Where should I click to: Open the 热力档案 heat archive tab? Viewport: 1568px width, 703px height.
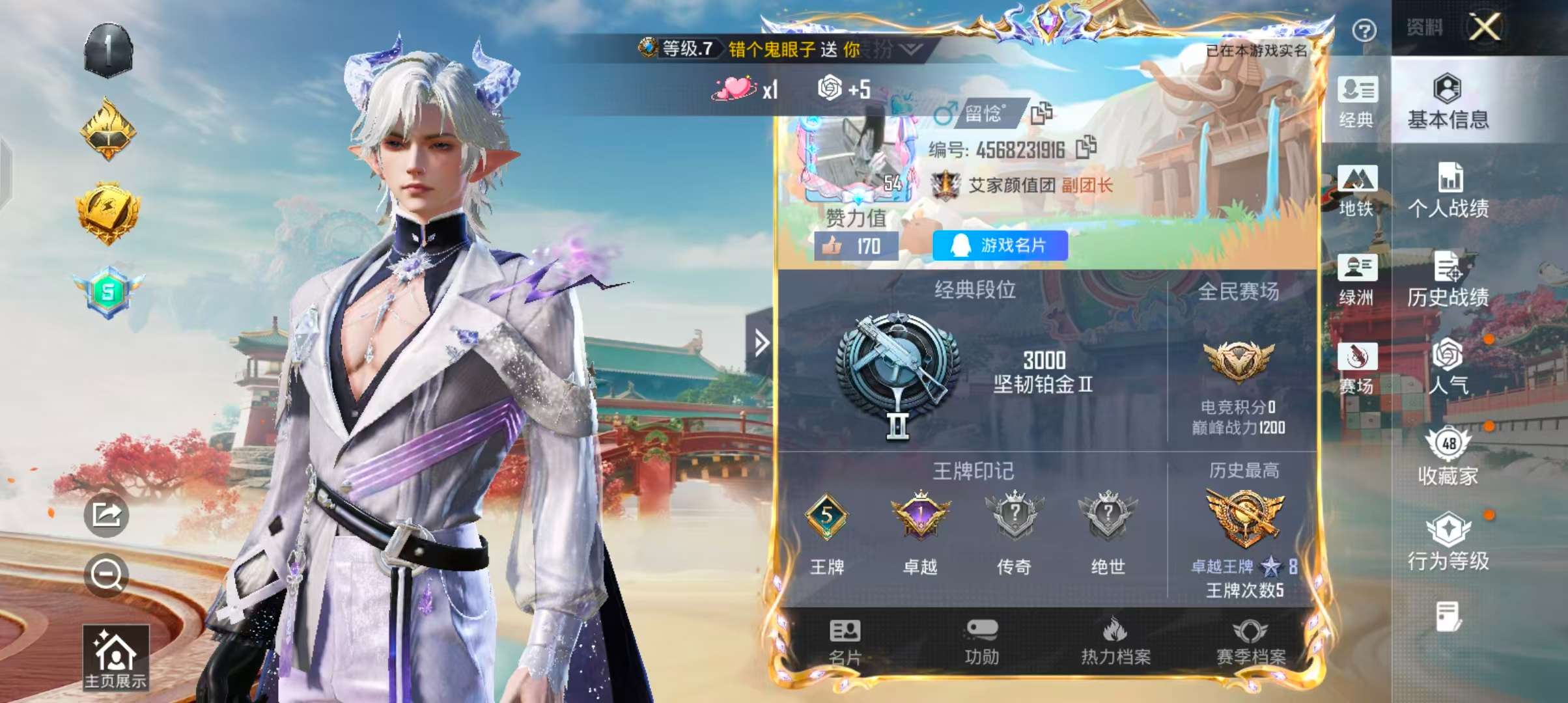click(x=1115, y=642)
